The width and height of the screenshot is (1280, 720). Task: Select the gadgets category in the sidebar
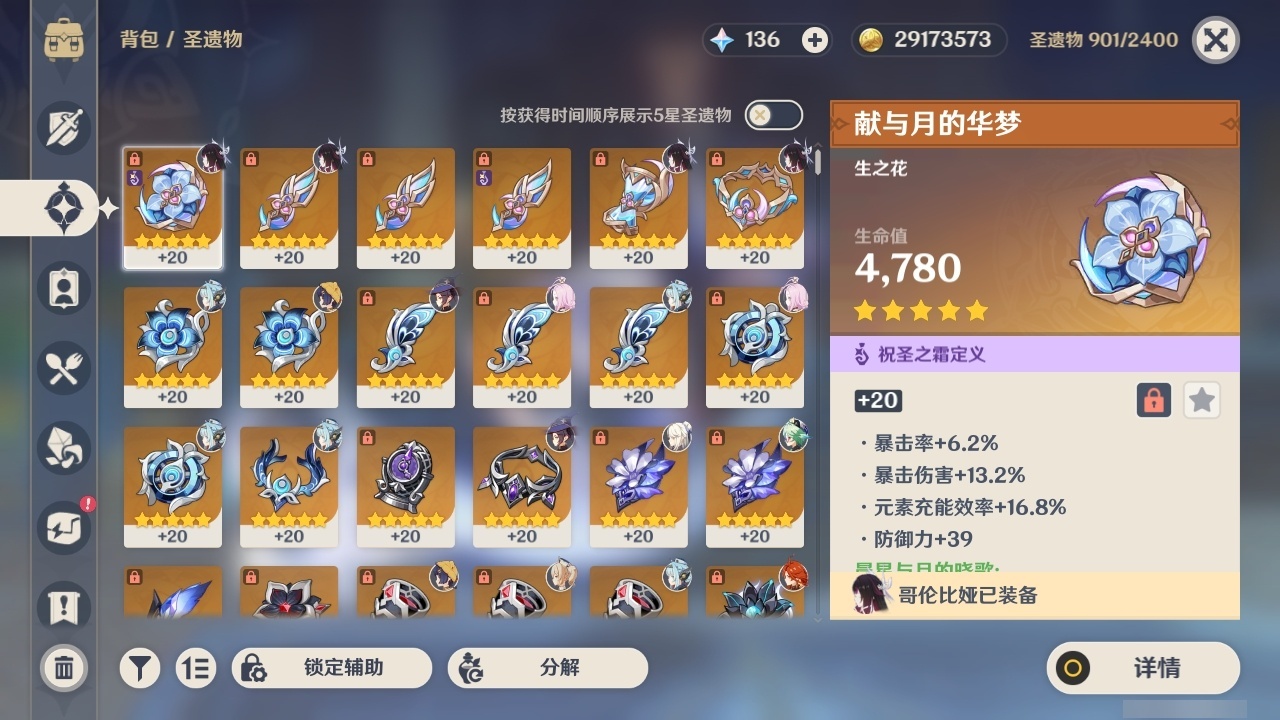click(x=62, y=528)
